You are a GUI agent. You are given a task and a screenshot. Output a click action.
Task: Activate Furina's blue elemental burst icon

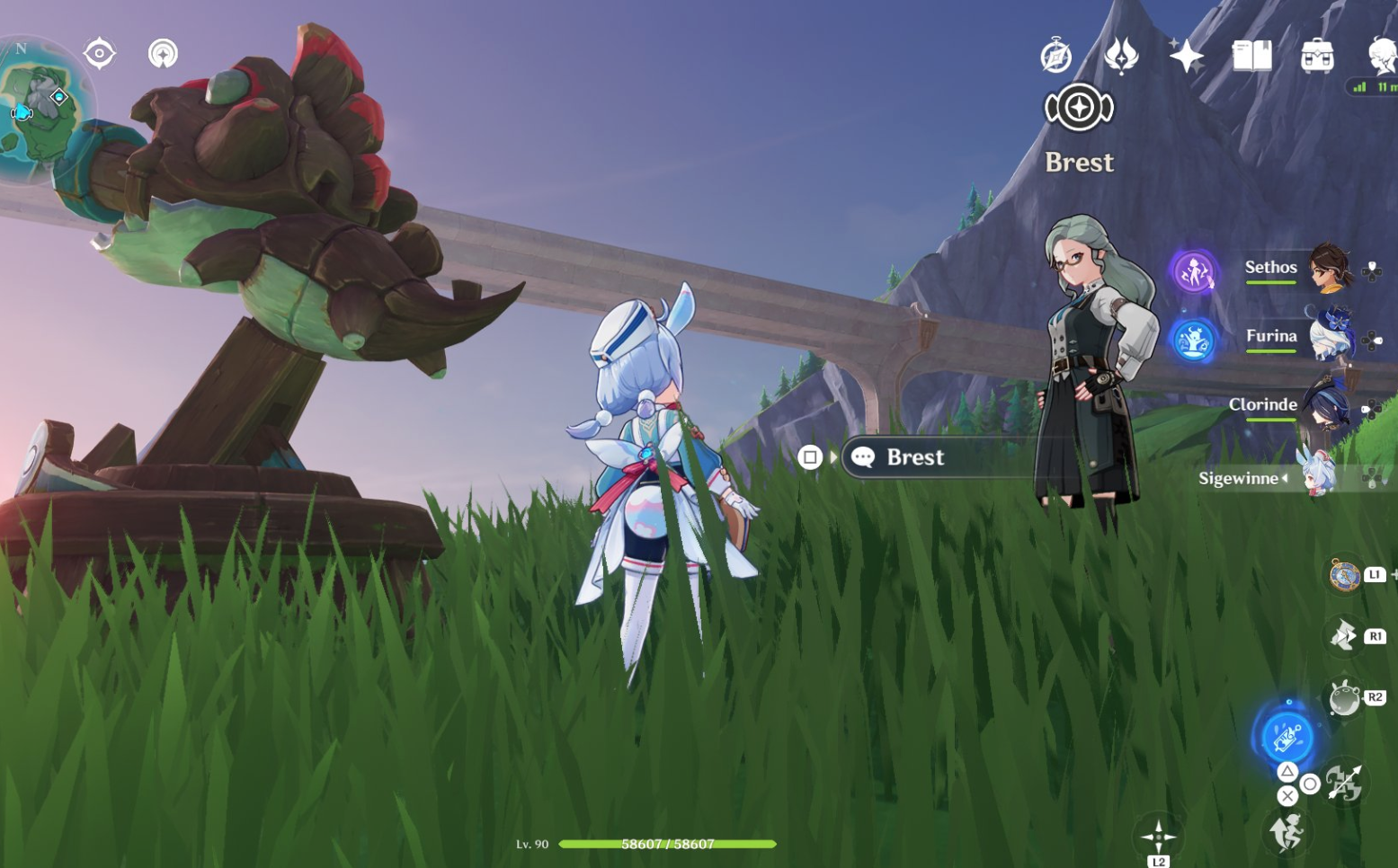tap(1193, 341)
